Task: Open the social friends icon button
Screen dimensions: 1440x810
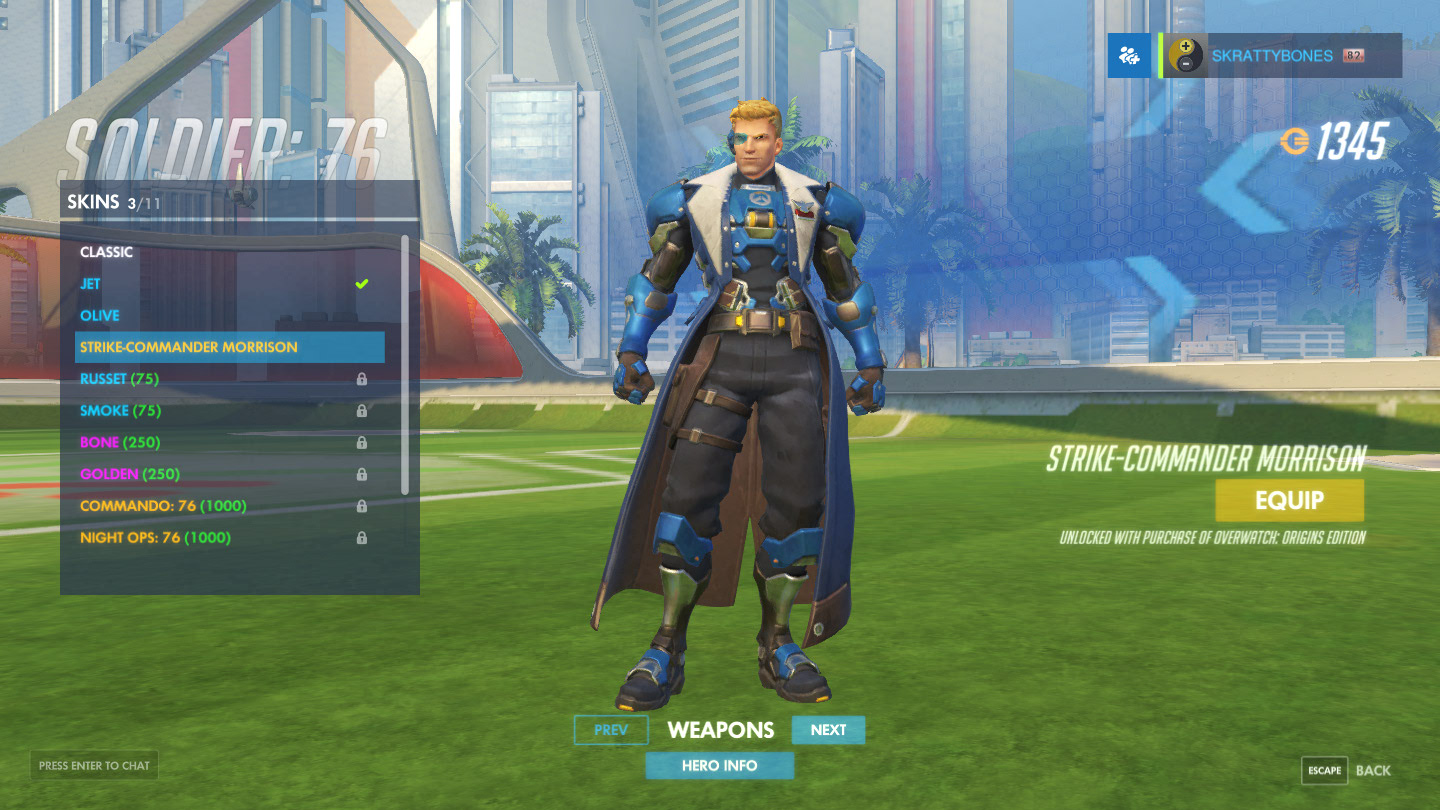Action: click(1130, 56)
